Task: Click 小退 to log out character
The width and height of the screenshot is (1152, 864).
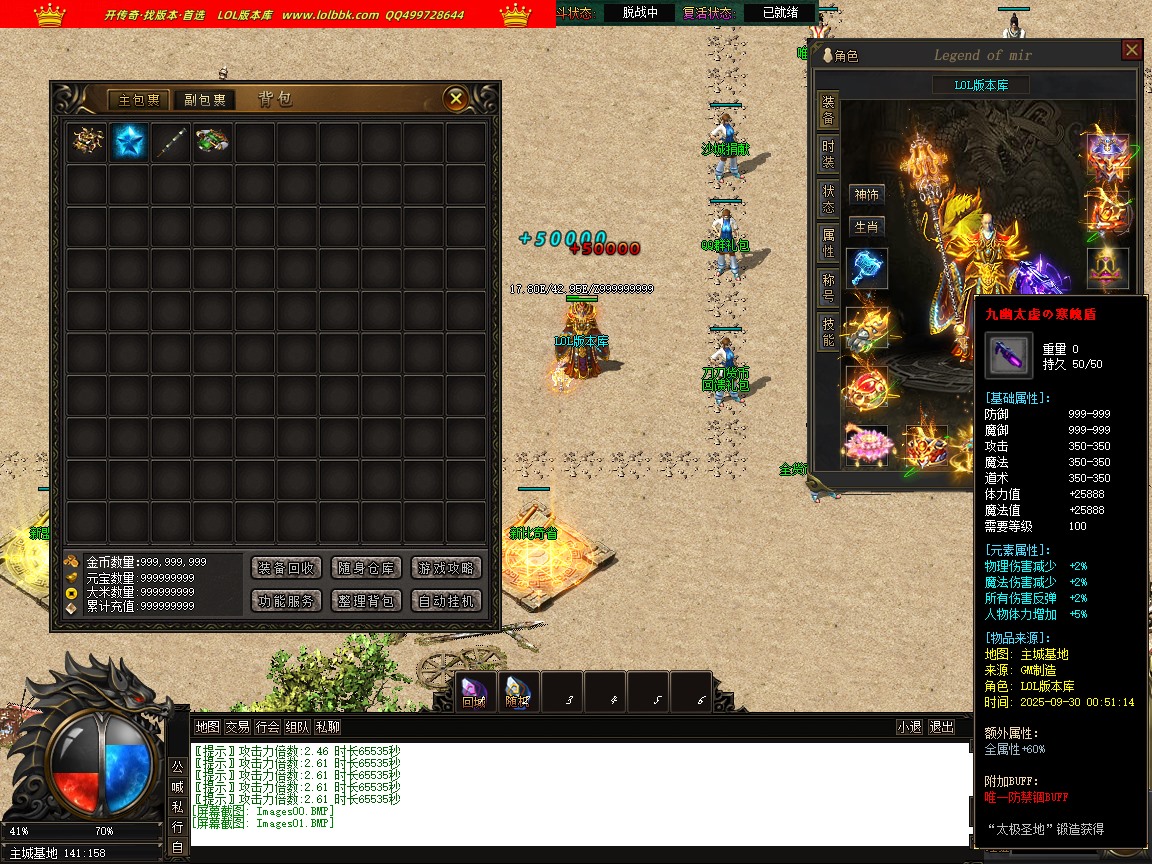Action: point(909,727)
